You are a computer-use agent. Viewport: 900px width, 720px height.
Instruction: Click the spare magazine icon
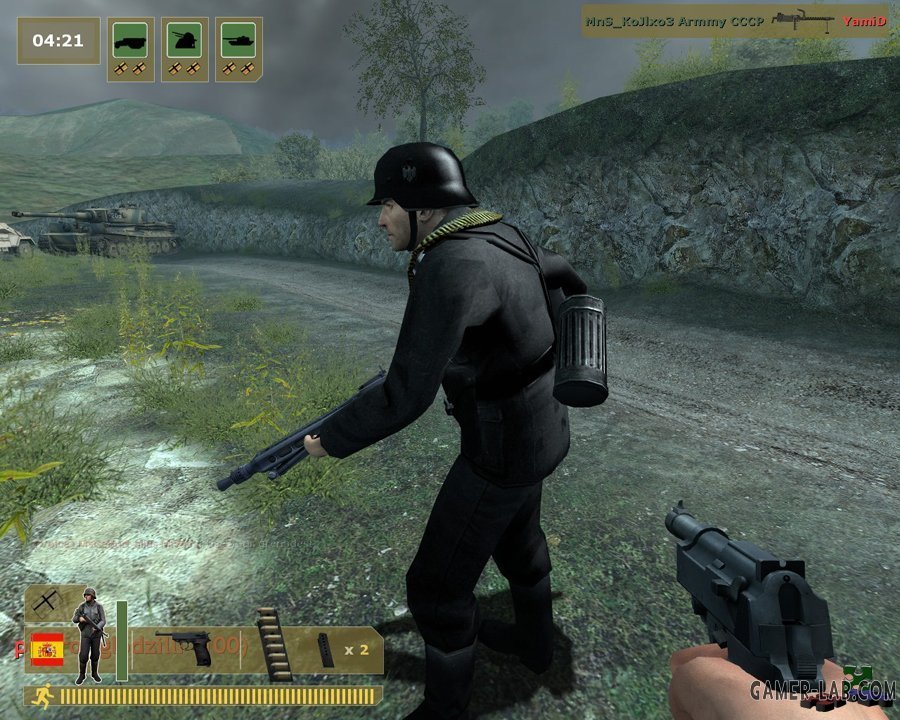click(x=326, y=649)
